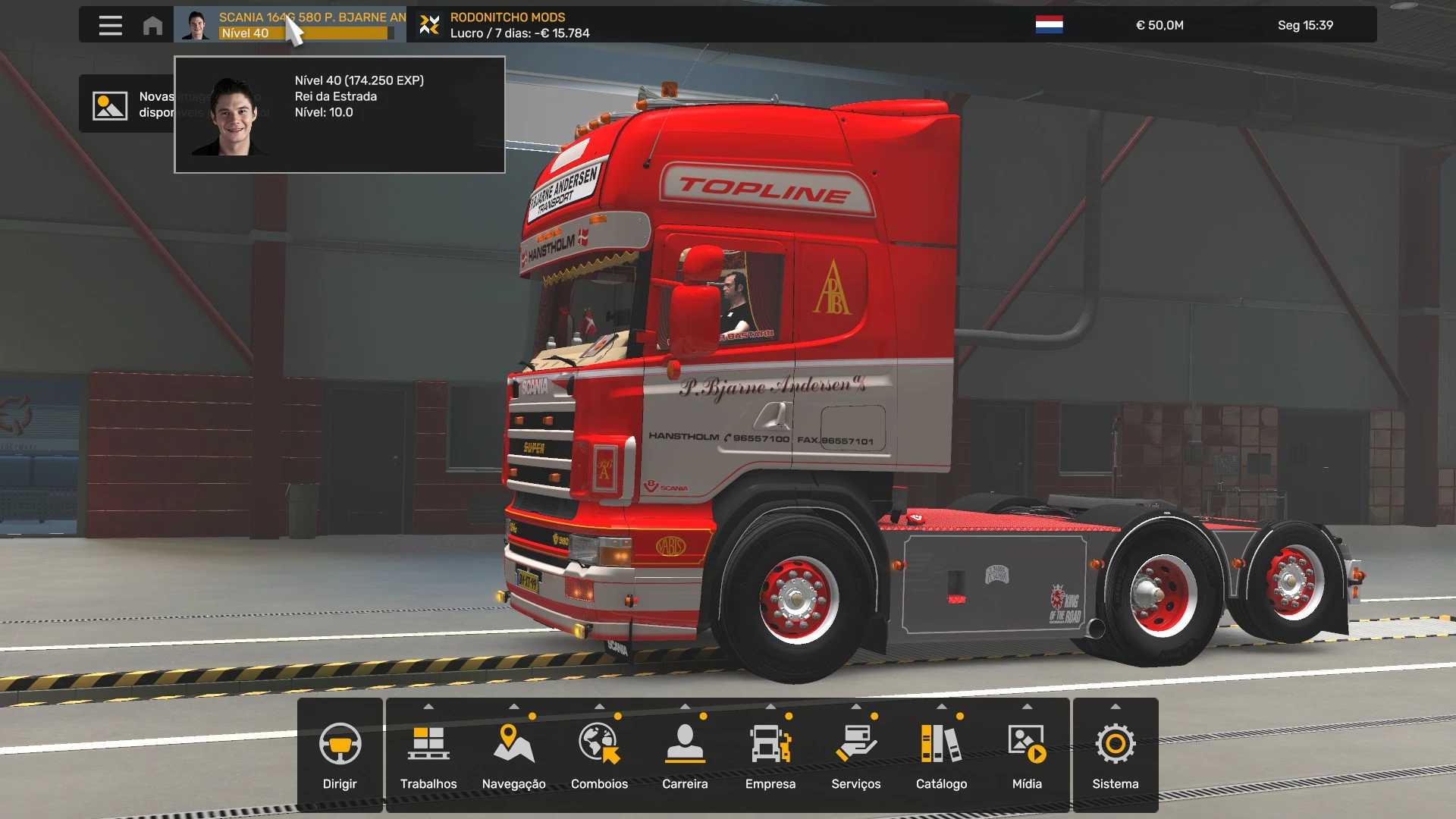This screenshot has width=1456, height=819.
Task: Click the Netherlands flag icon
Action: click(x=1049, y=25)
